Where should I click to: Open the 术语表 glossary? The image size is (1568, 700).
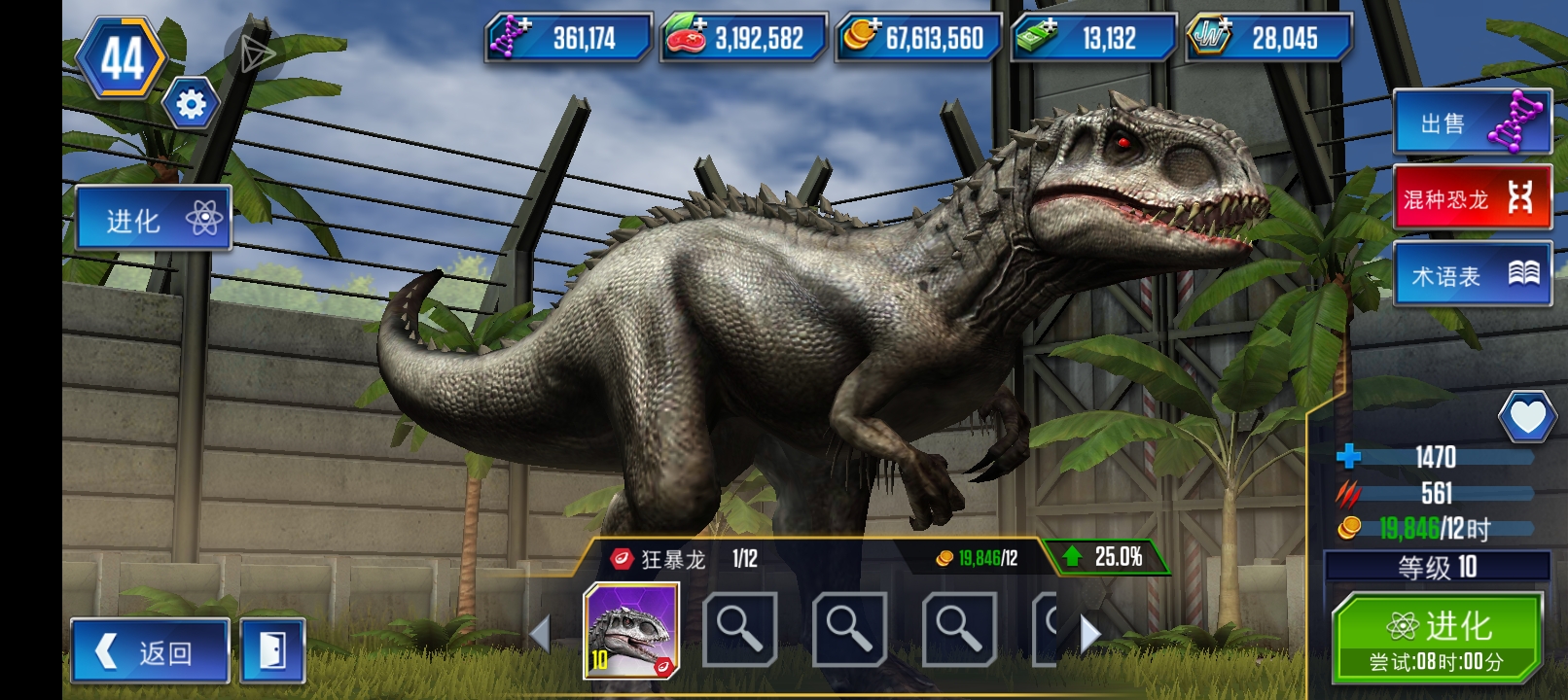coord(1472,275)
